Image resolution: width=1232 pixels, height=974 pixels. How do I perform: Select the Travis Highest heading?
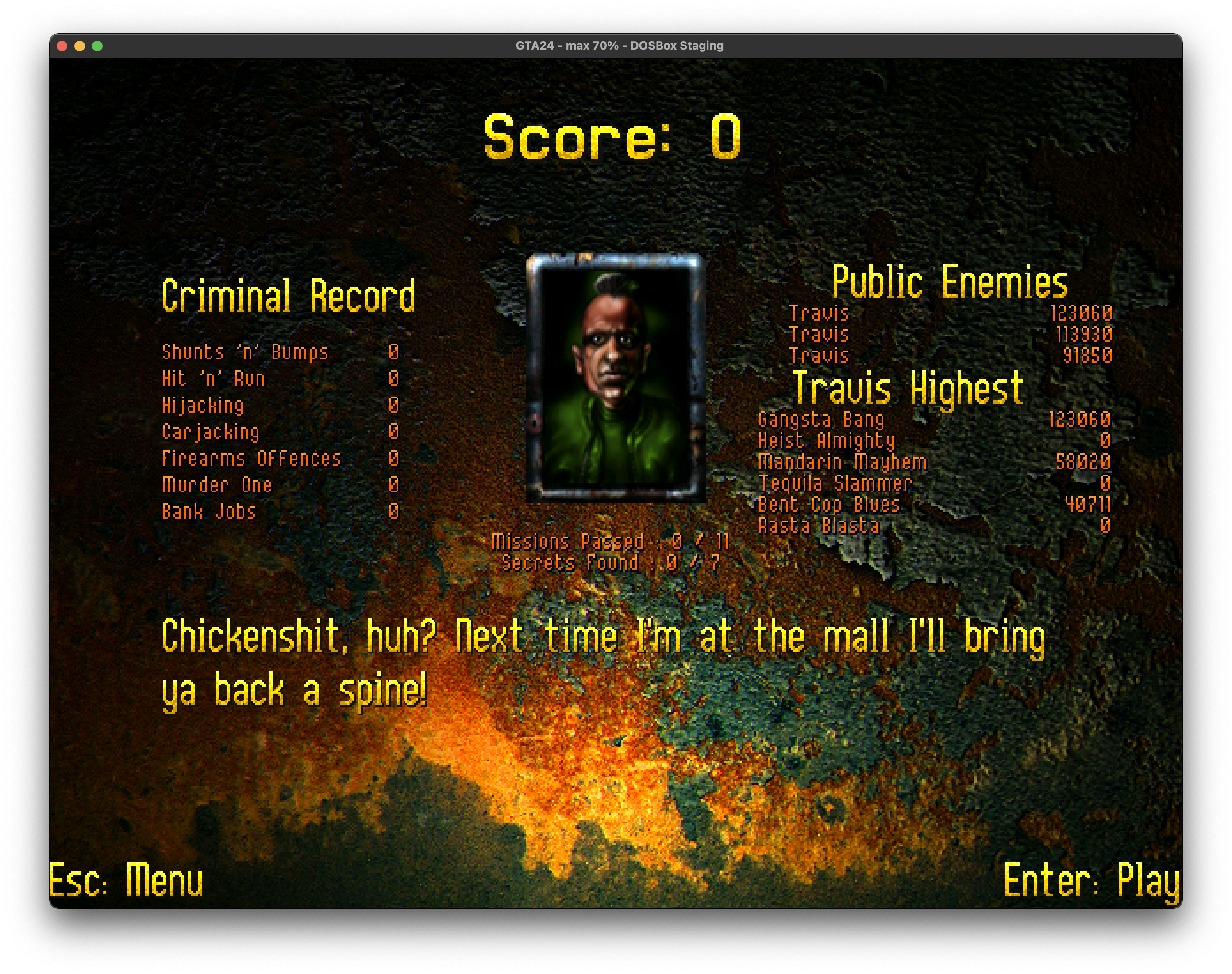[x=908, y=389]
